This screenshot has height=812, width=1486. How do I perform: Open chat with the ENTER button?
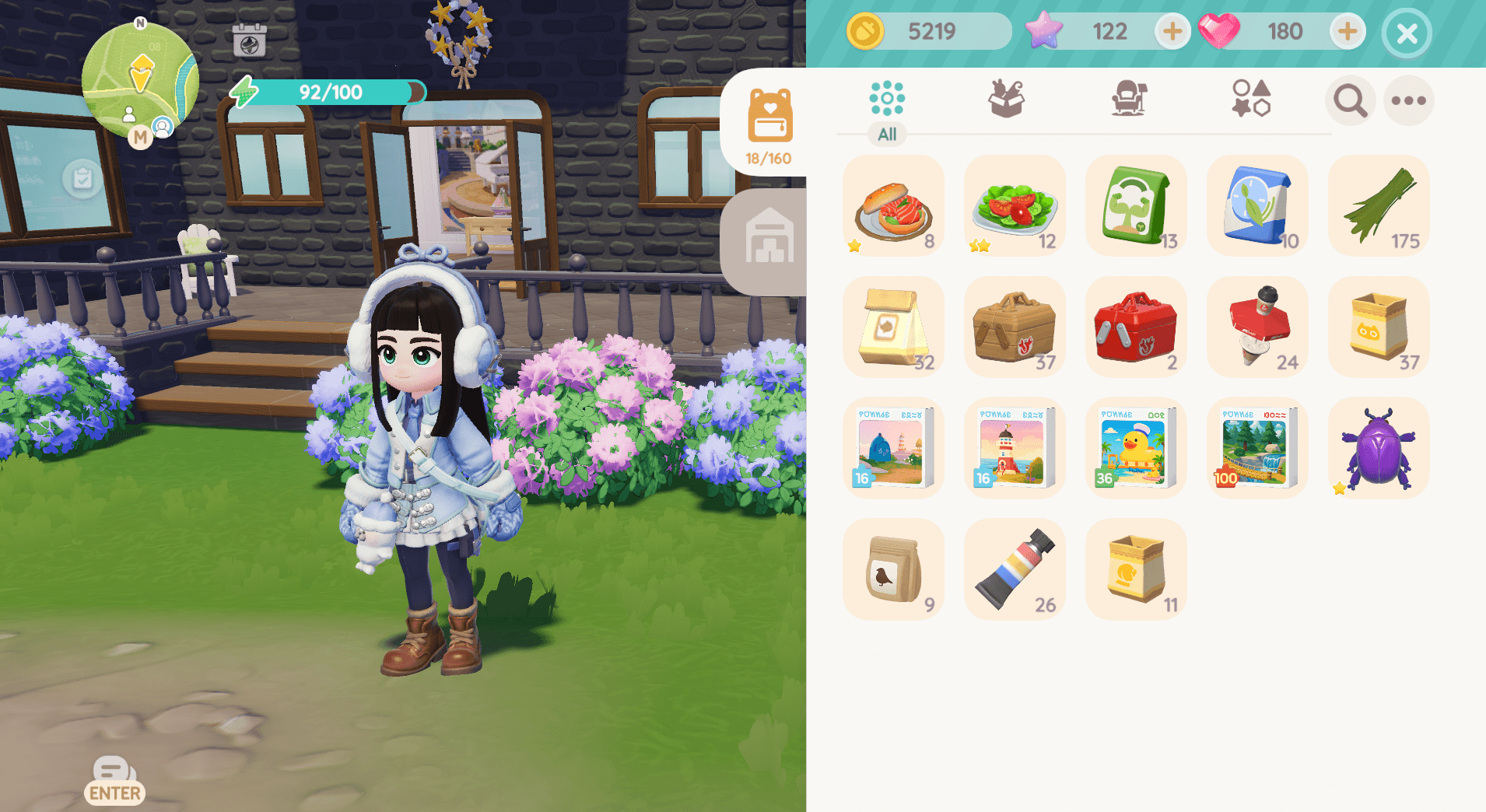[114, 780]
